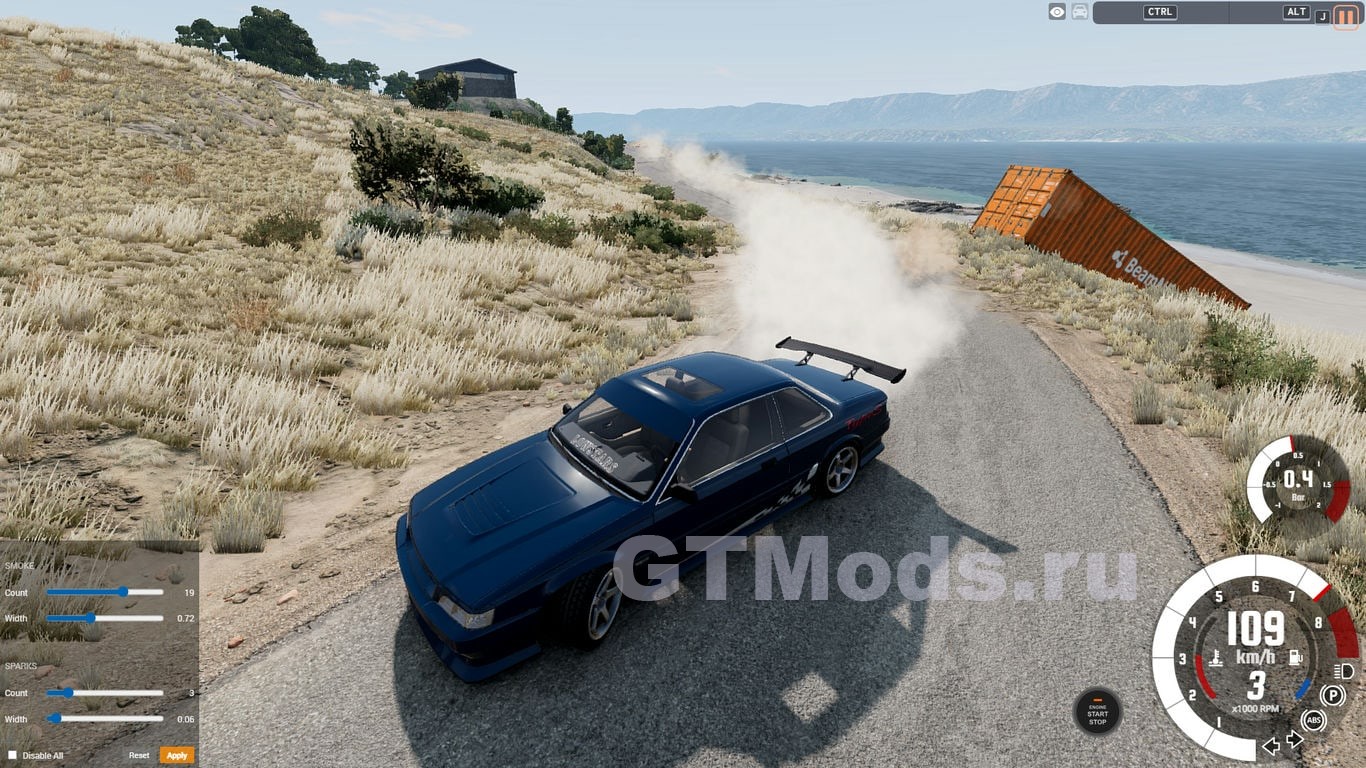Viewport: 1366px width, 768px height.
Task: Apply the smoke and sparks settings
Action: point(177,755)
